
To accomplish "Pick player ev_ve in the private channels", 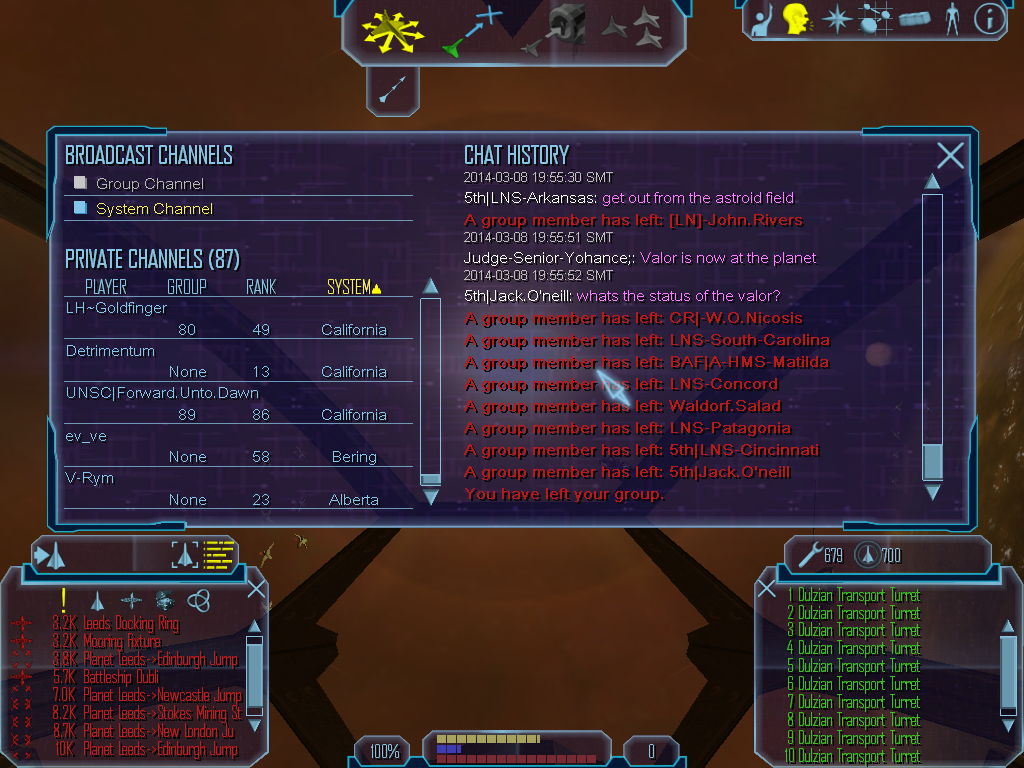I will [86, 436].
